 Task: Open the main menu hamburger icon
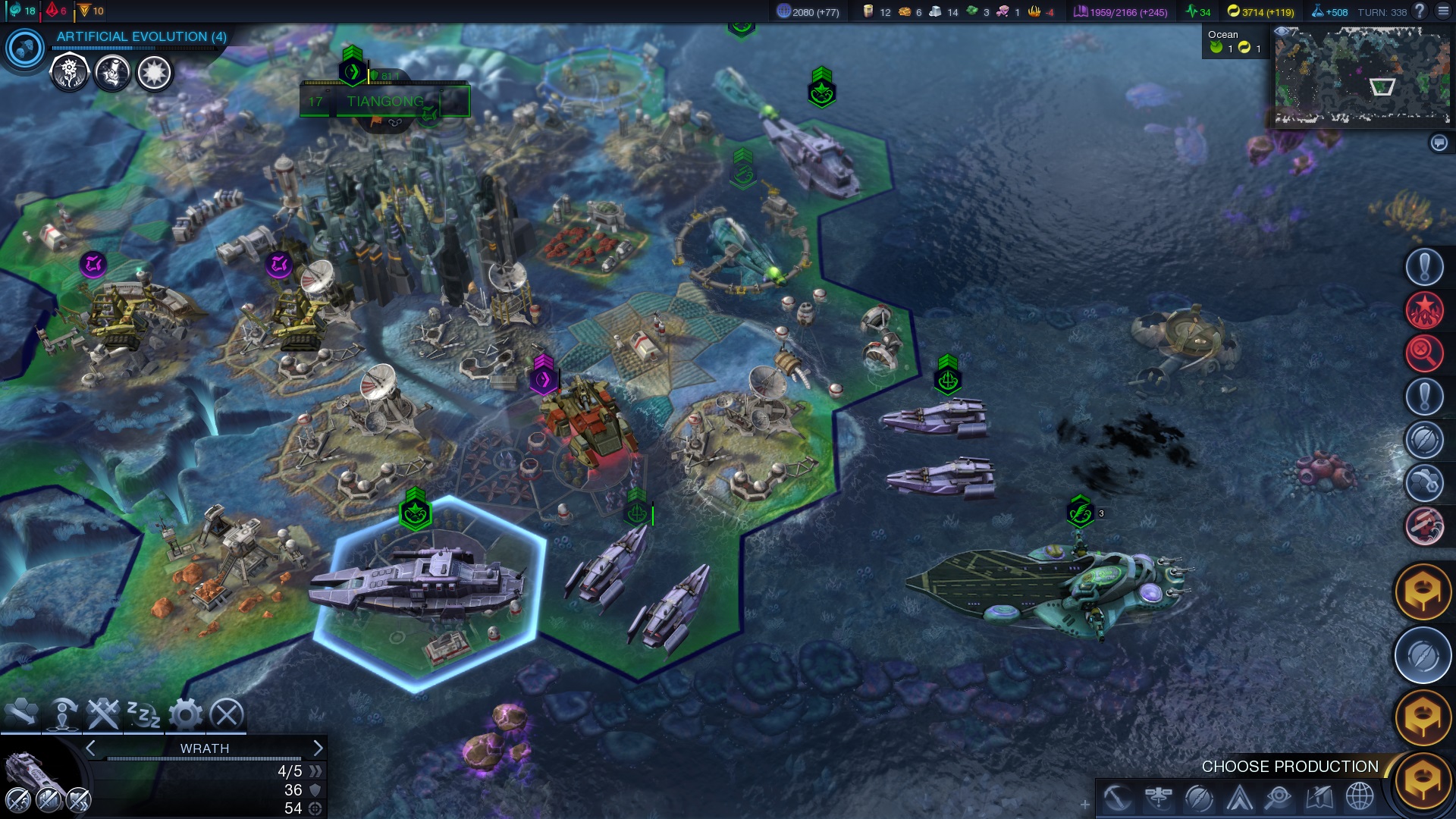pos(1443,11)
